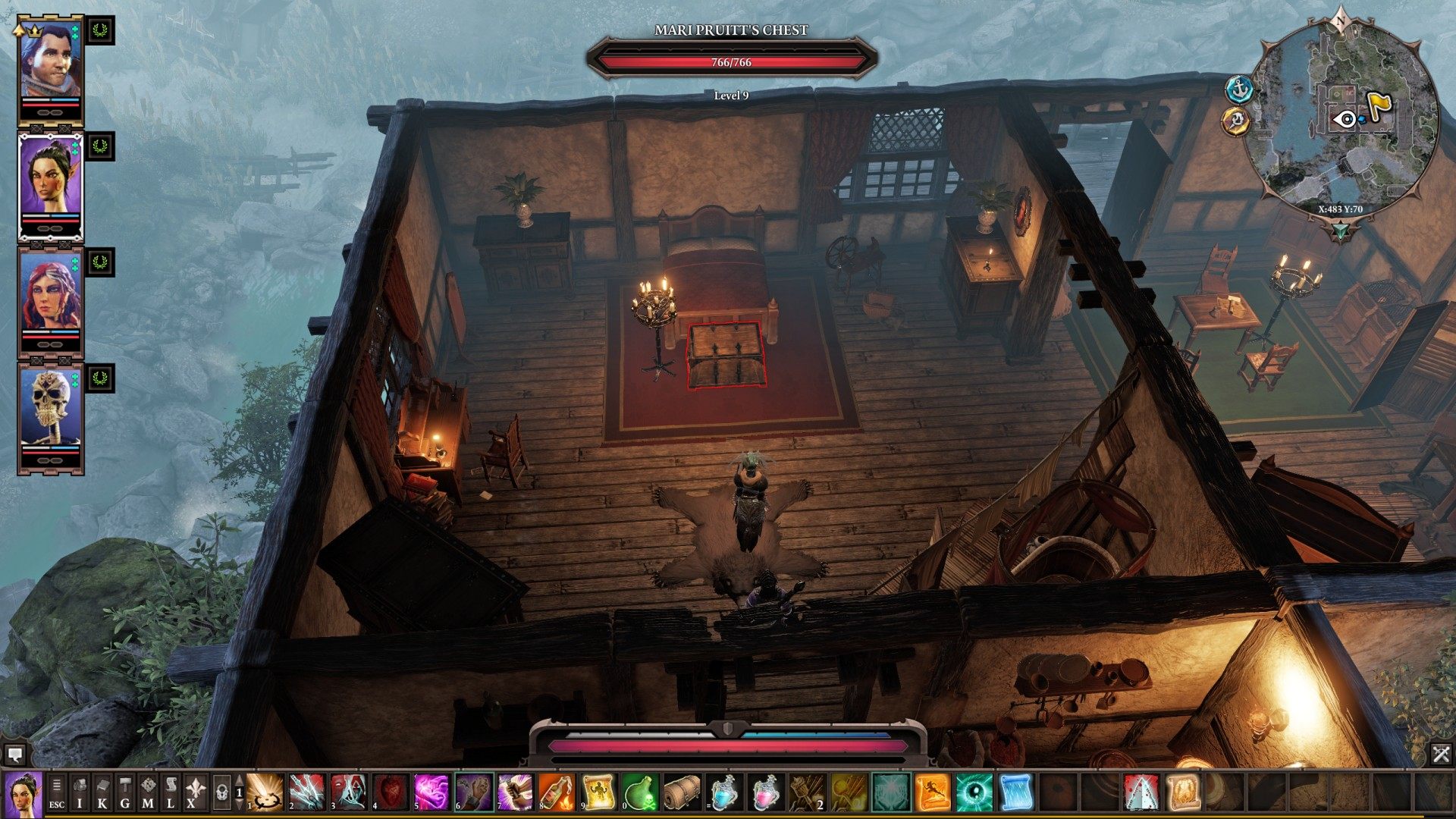
Task: Open the ESC game menu button
Action: click(x=57, y=792)
